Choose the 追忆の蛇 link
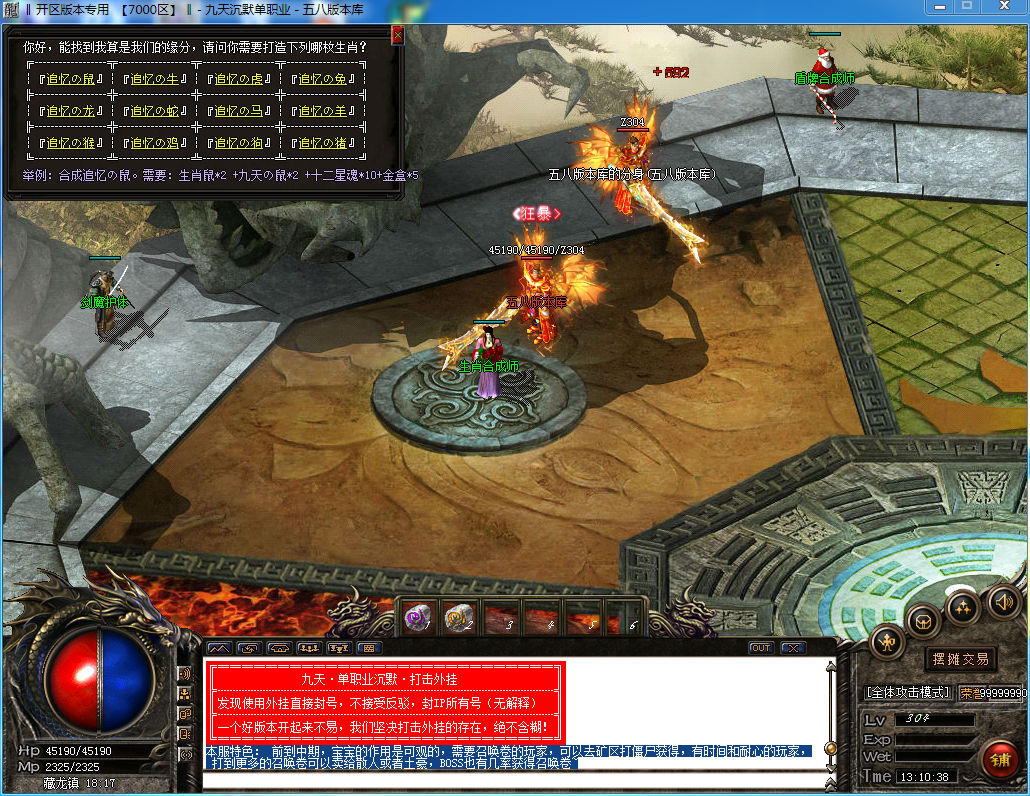1030x796 pixels. (154, 111)
